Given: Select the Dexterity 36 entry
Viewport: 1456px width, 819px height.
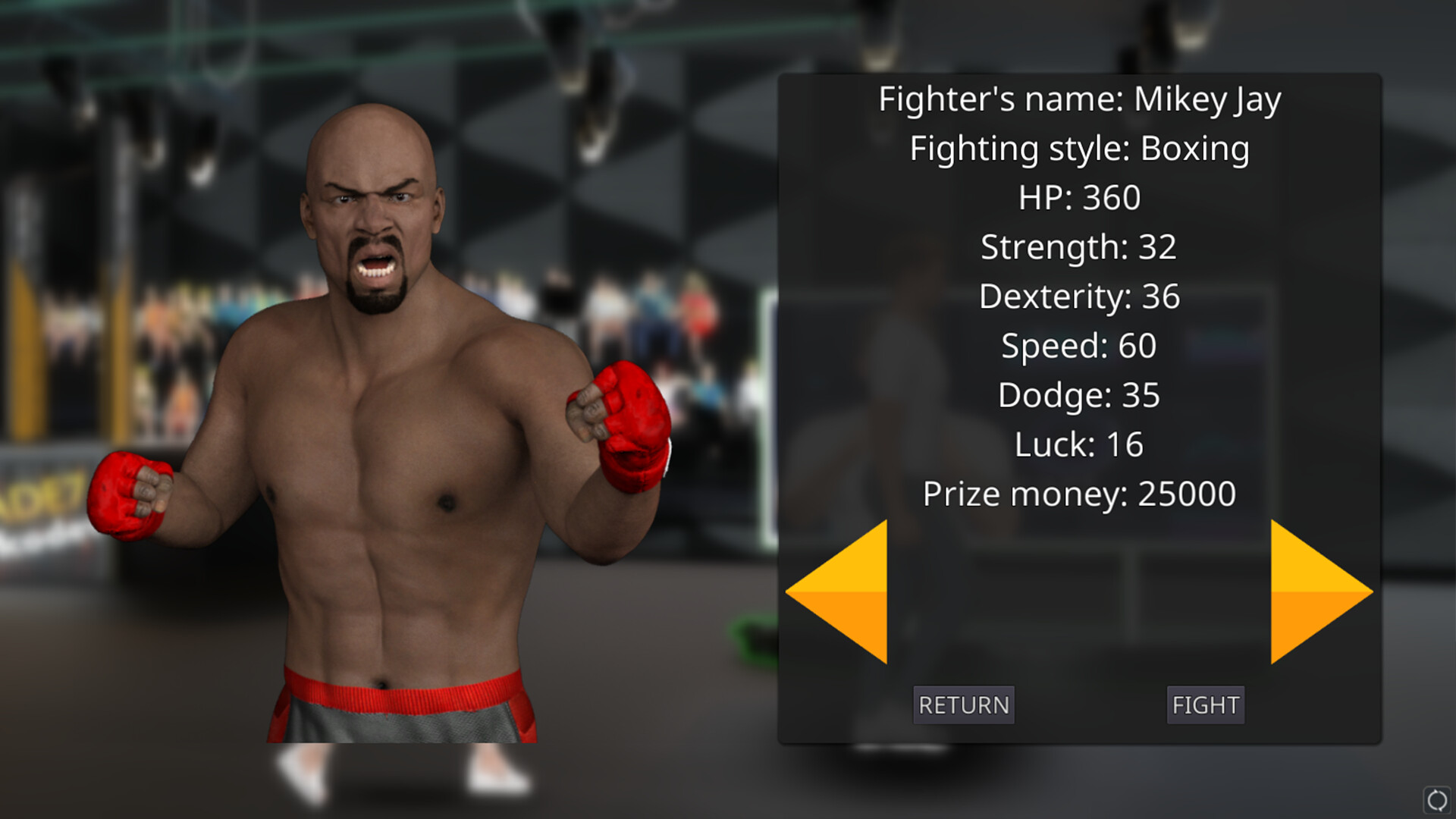Looking at the screenshot, I should (x=1079, y=296).
